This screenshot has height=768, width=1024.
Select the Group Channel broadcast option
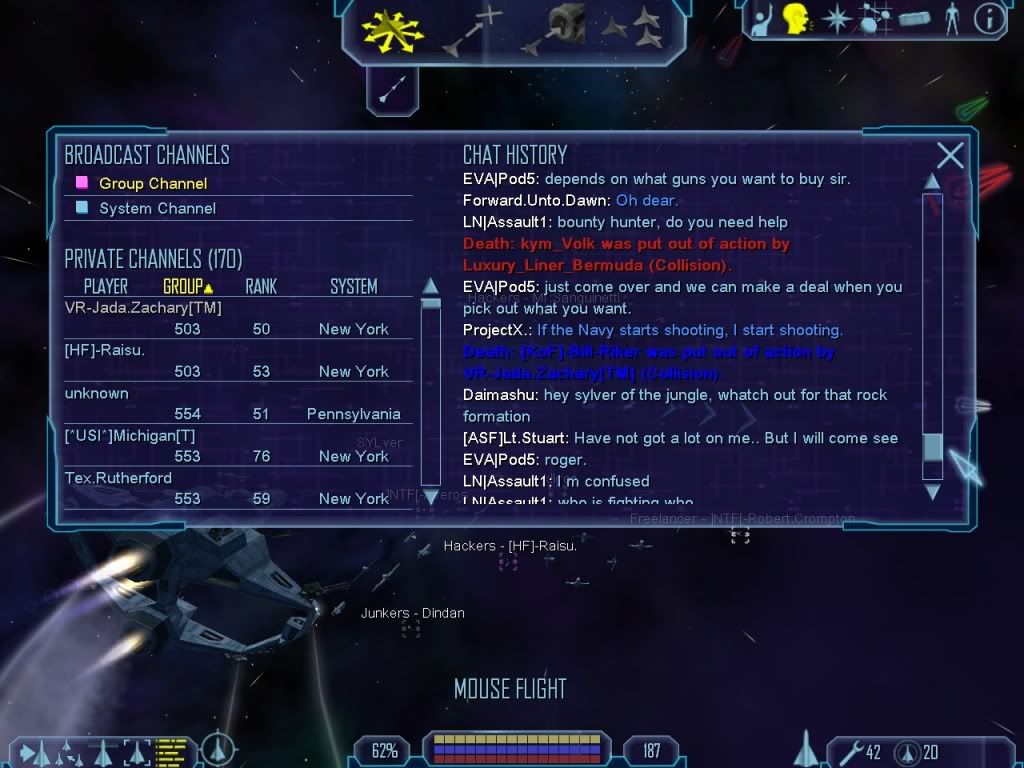153,183
